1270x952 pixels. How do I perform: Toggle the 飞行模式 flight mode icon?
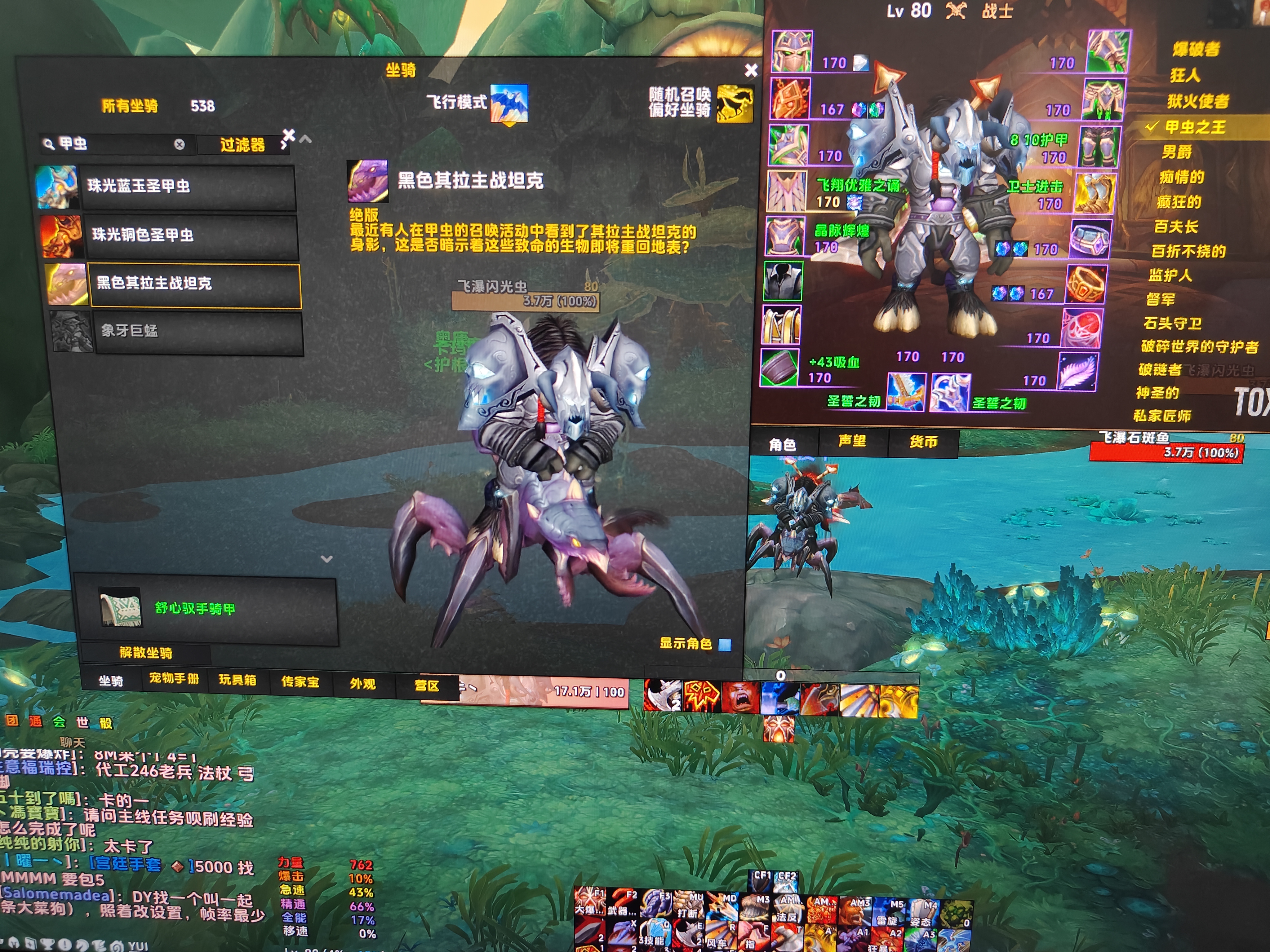click(509, 103)
